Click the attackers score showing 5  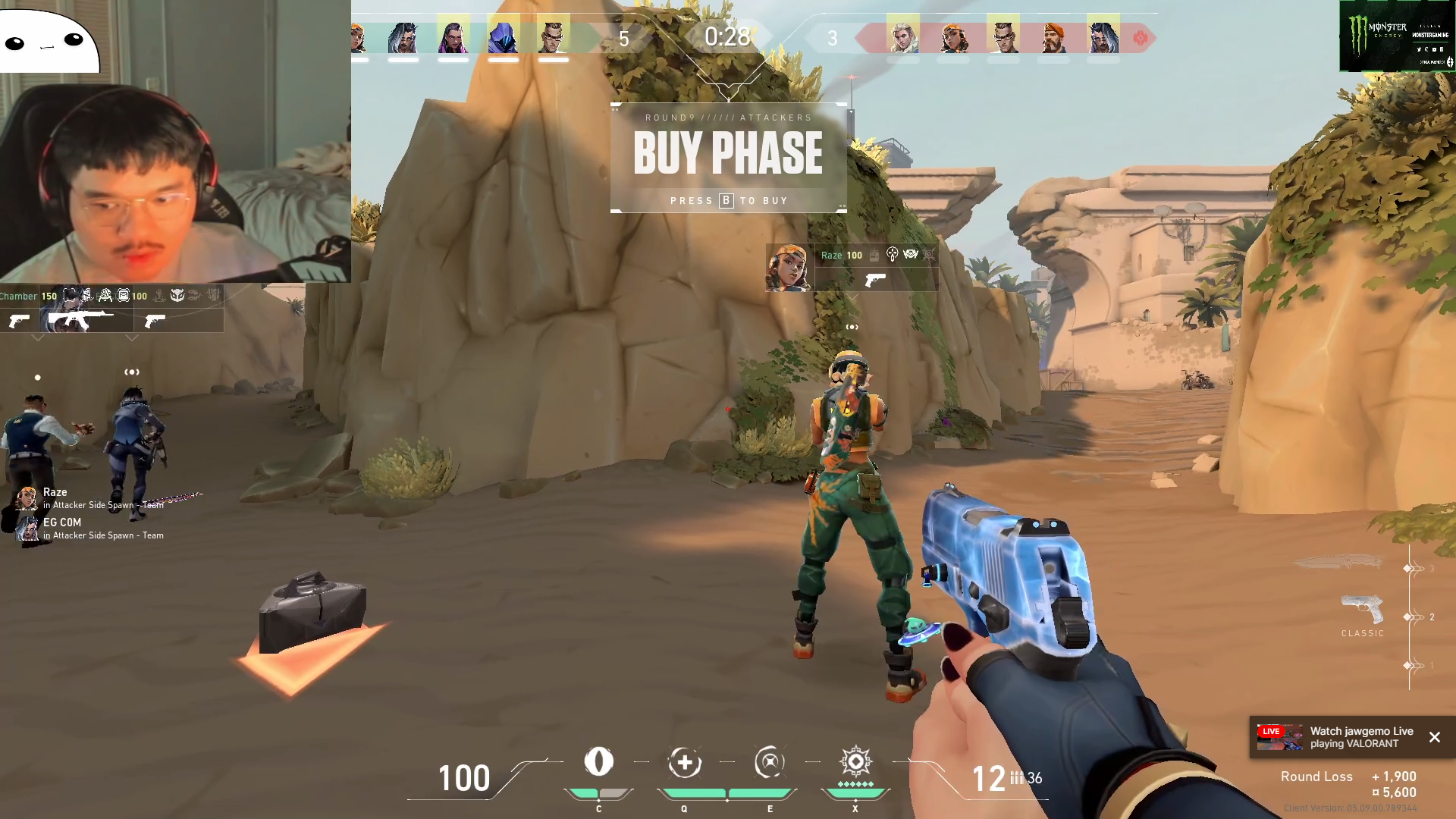point(624,38)
